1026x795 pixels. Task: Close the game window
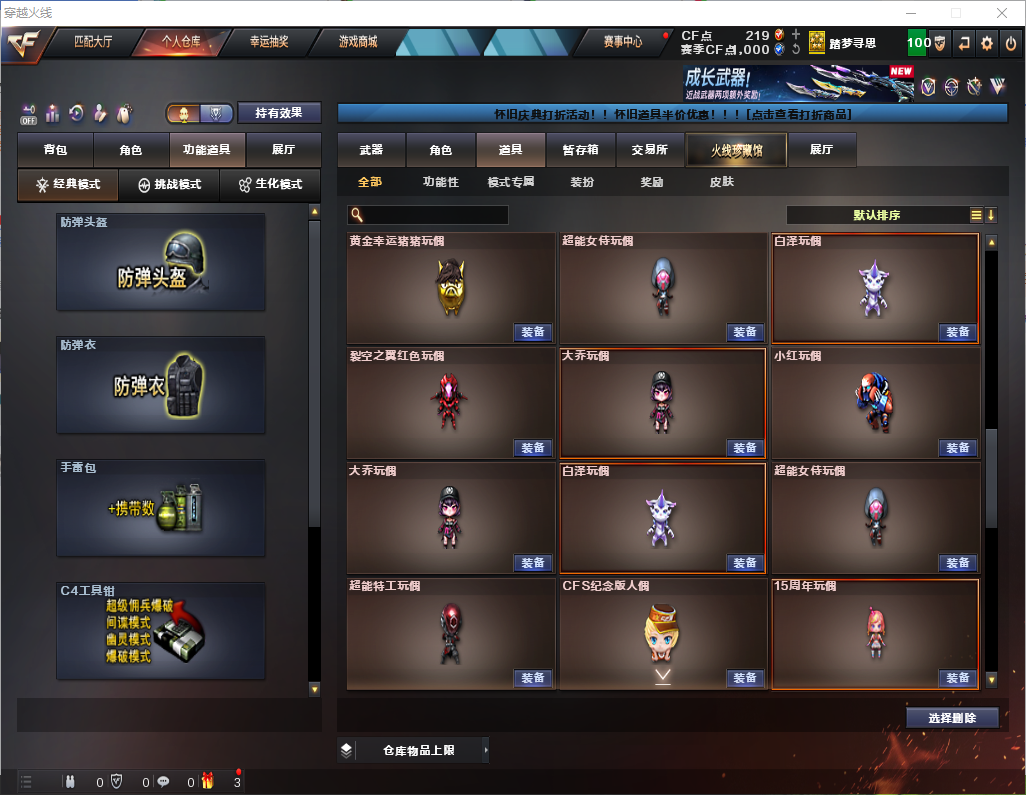[x=1000, y=13]
